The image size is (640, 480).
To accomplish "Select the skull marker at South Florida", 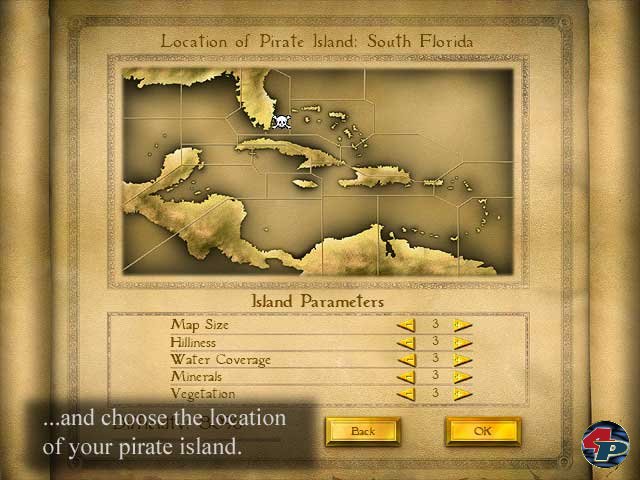I will [281, 122].
